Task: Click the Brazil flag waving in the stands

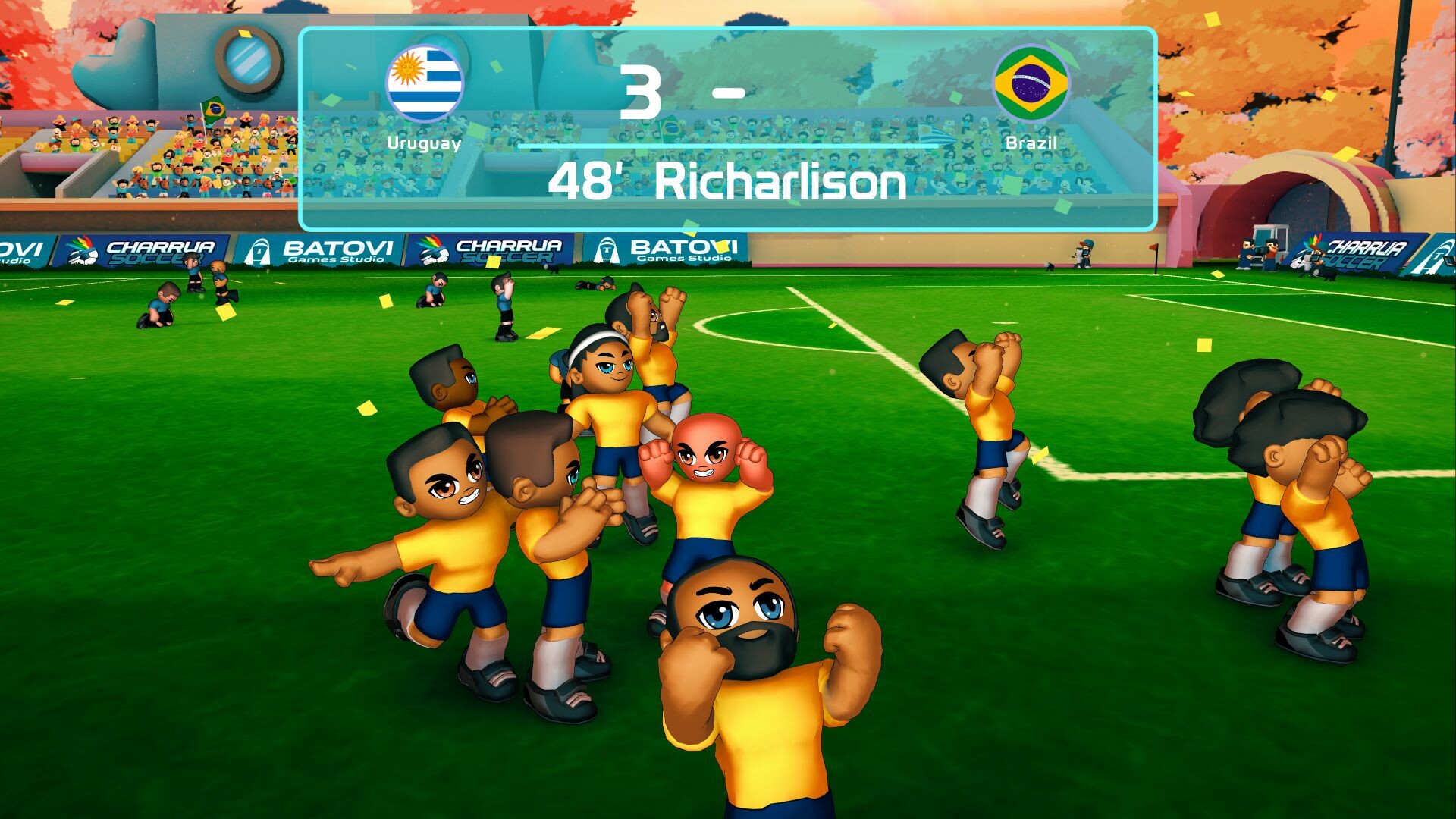Action: (x=214, y=108)
